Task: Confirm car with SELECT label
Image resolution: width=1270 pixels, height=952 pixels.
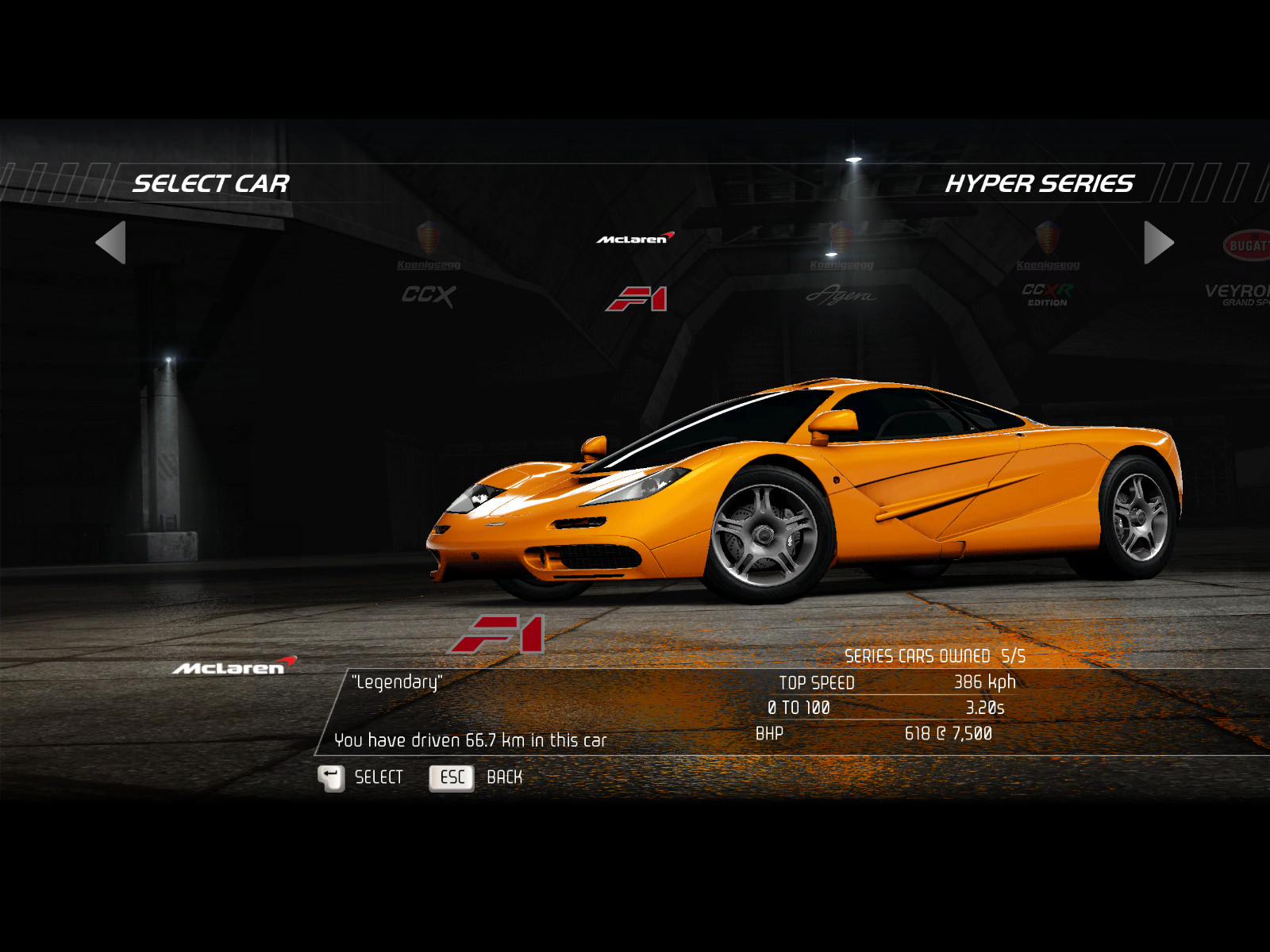Action: click(x=379, y=777)
